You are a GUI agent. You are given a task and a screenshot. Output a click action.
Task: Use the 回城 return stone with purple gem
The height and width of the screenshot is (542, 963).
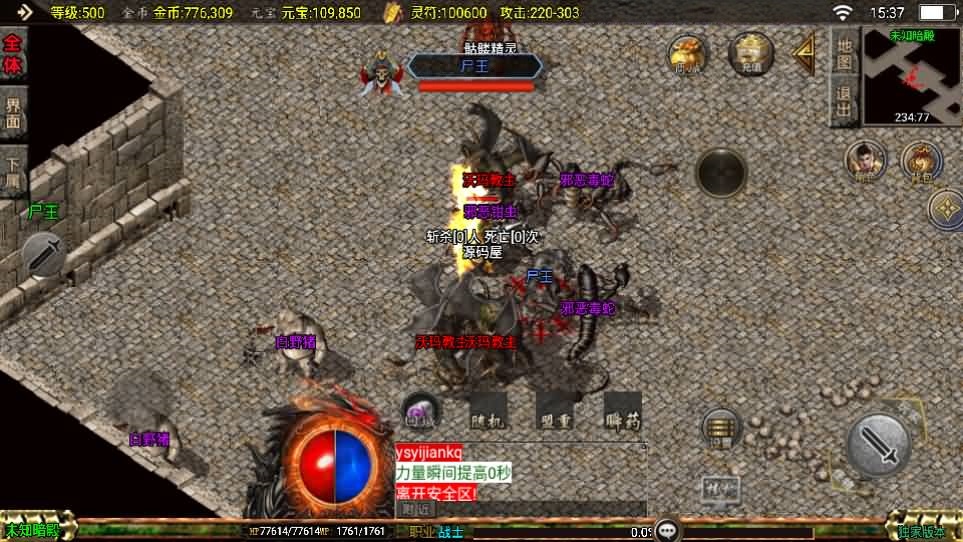pos(421,410)
